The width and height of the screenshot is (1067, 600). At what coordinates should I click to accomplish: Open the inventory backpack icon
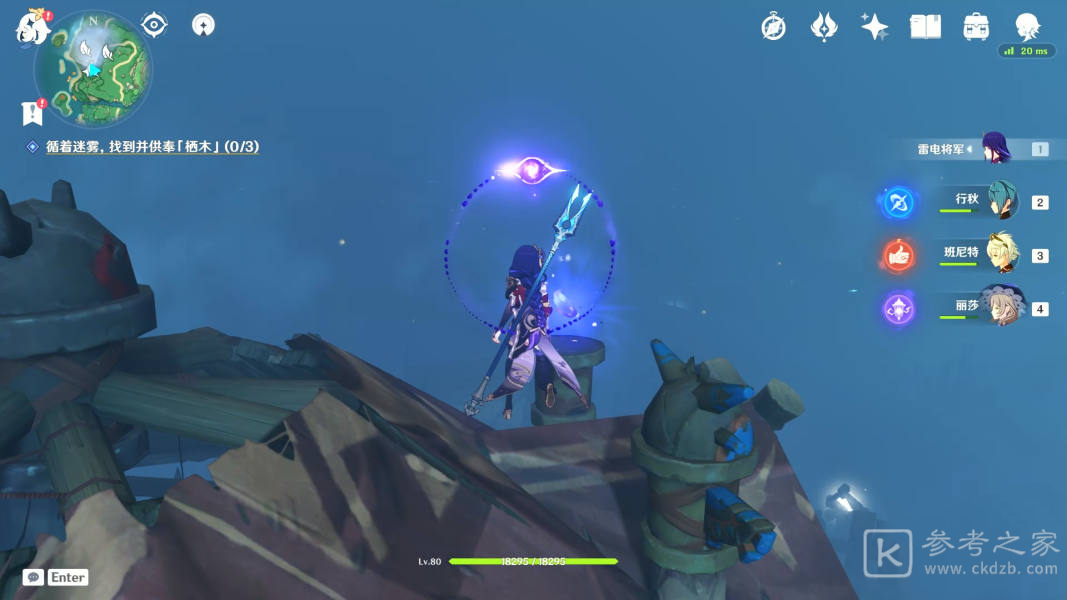(976, 27)
